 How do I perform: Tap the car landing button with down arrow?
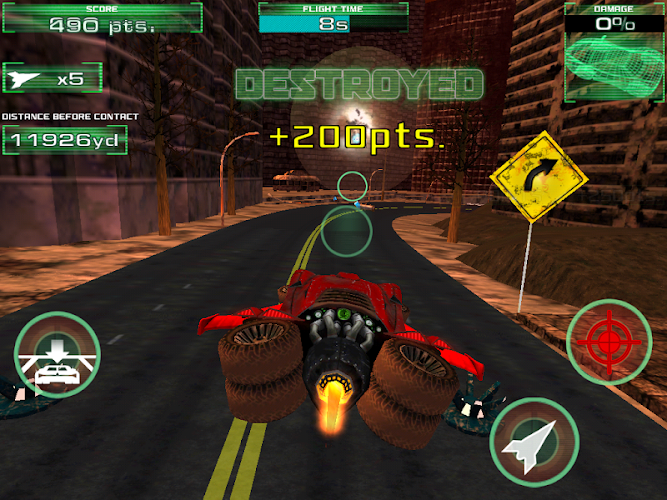pos(57,355)
